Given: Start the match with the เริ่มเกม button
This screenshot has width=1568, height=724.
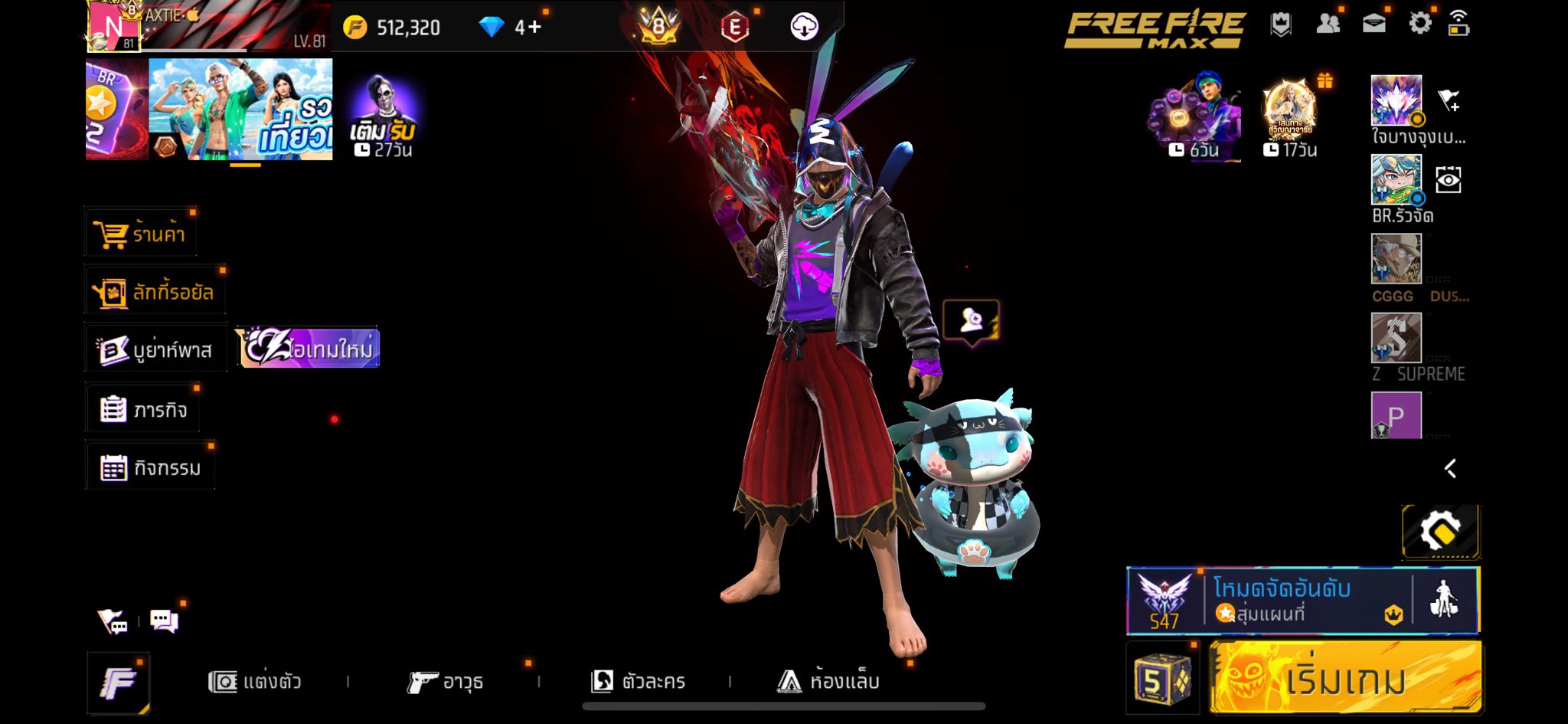Looking at the screenshot, I should click(x=1345, y=678).
